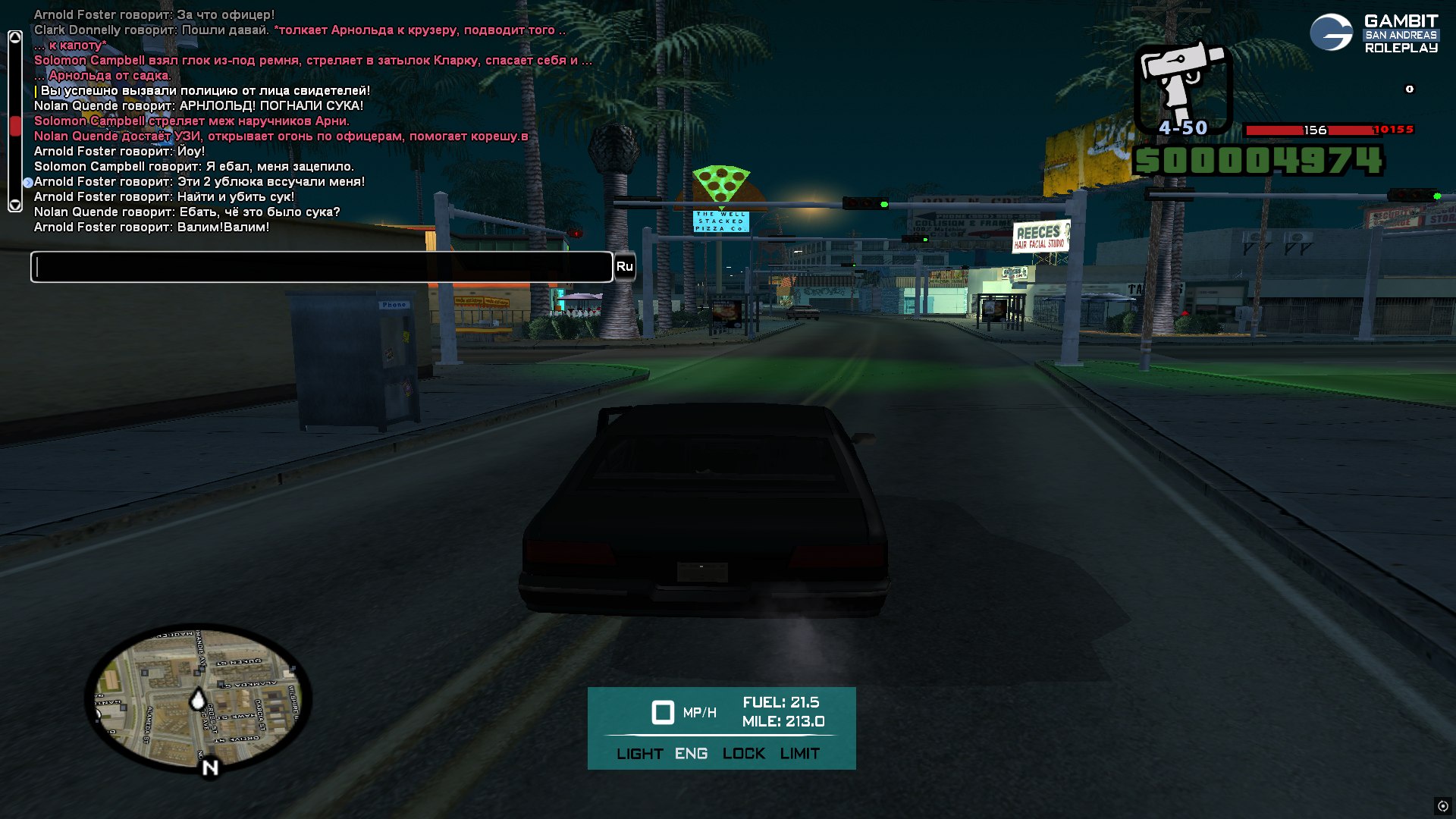This screenshot has width=1456, height=819.
Task: Toggle the LIGHT indicator on speedometer
Action: [639, 754]
